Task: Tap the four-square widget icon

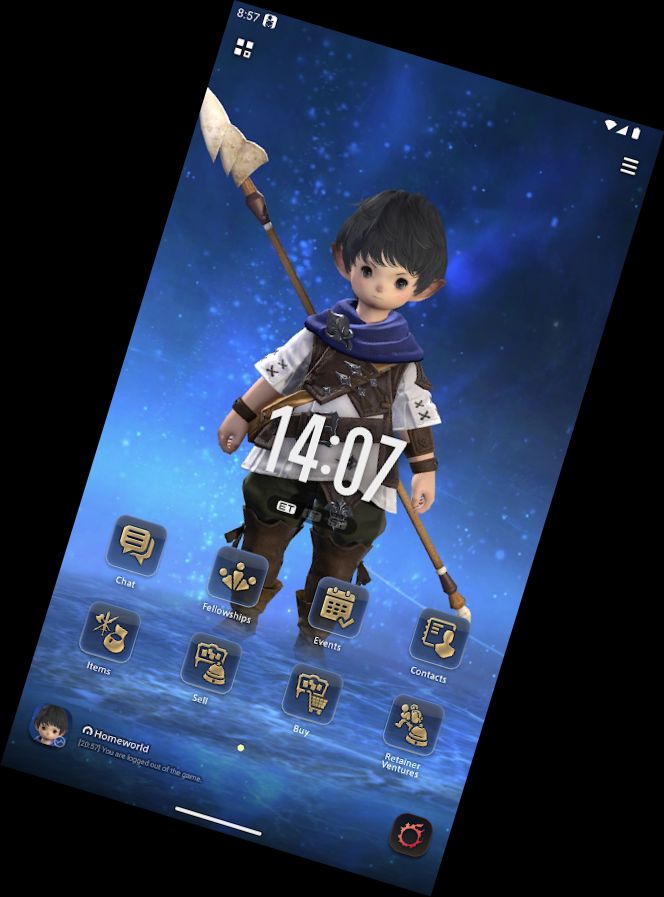Action: tap(243, 47)
